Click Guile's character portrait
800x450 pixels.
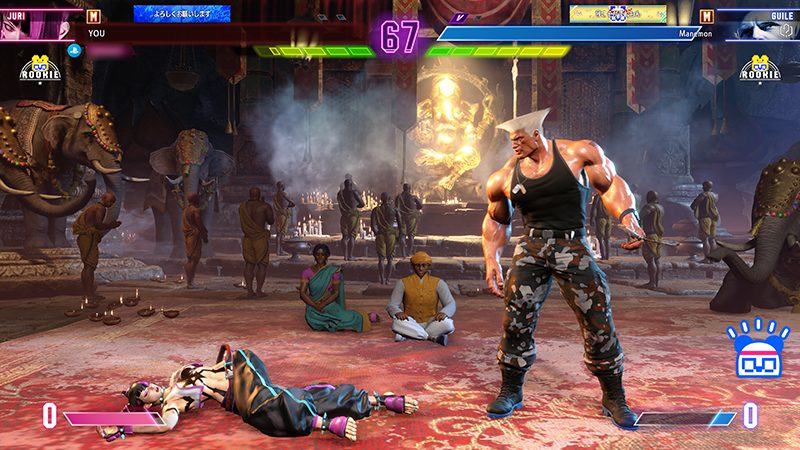762,26
